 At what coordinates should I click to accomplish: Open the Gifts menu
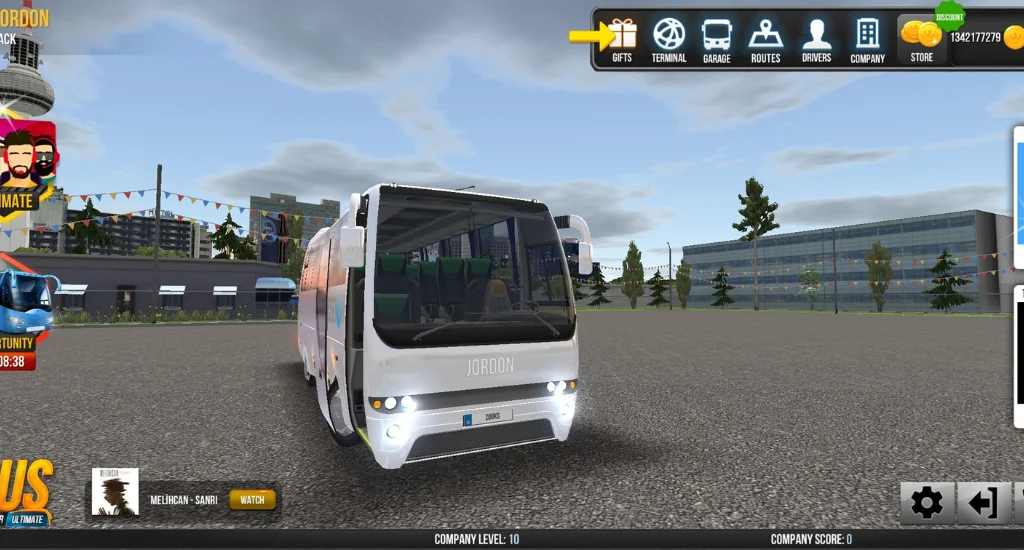[x=622, y=40]
